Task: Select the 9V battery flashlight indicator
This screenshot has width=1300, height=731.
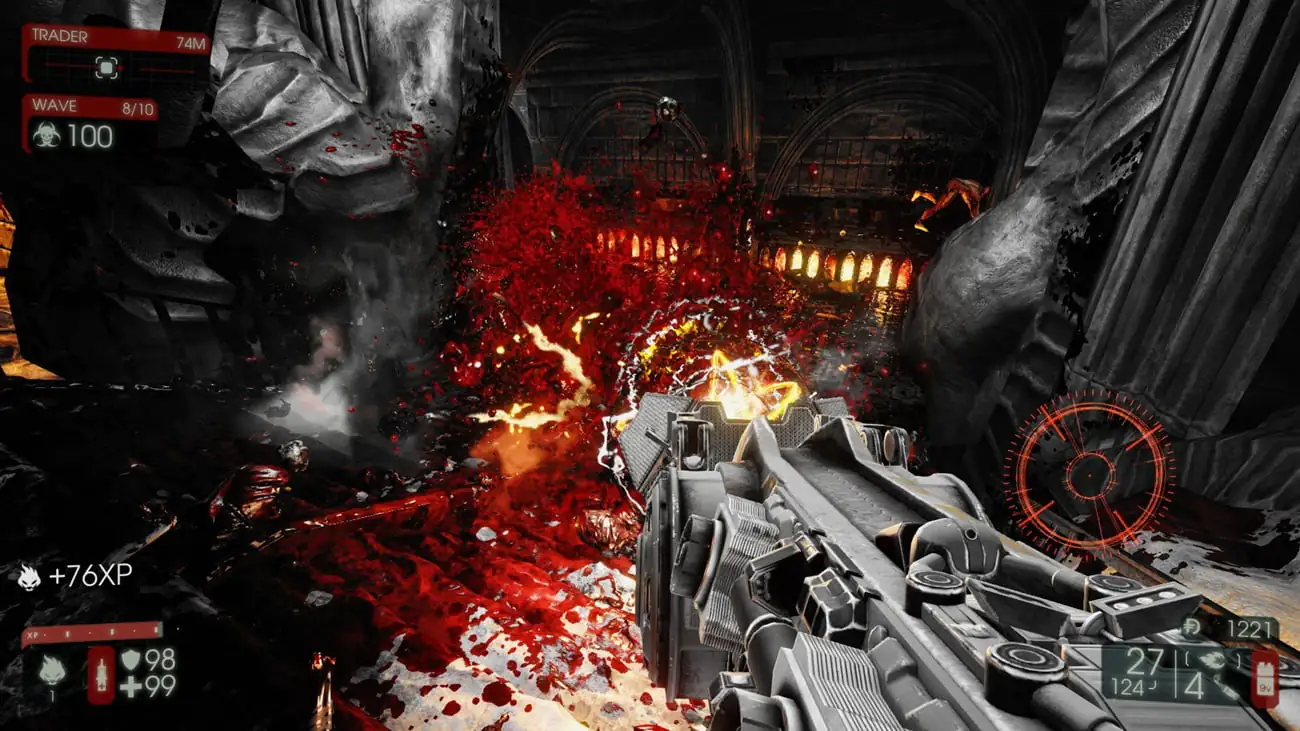Action: pos(1265,677)
